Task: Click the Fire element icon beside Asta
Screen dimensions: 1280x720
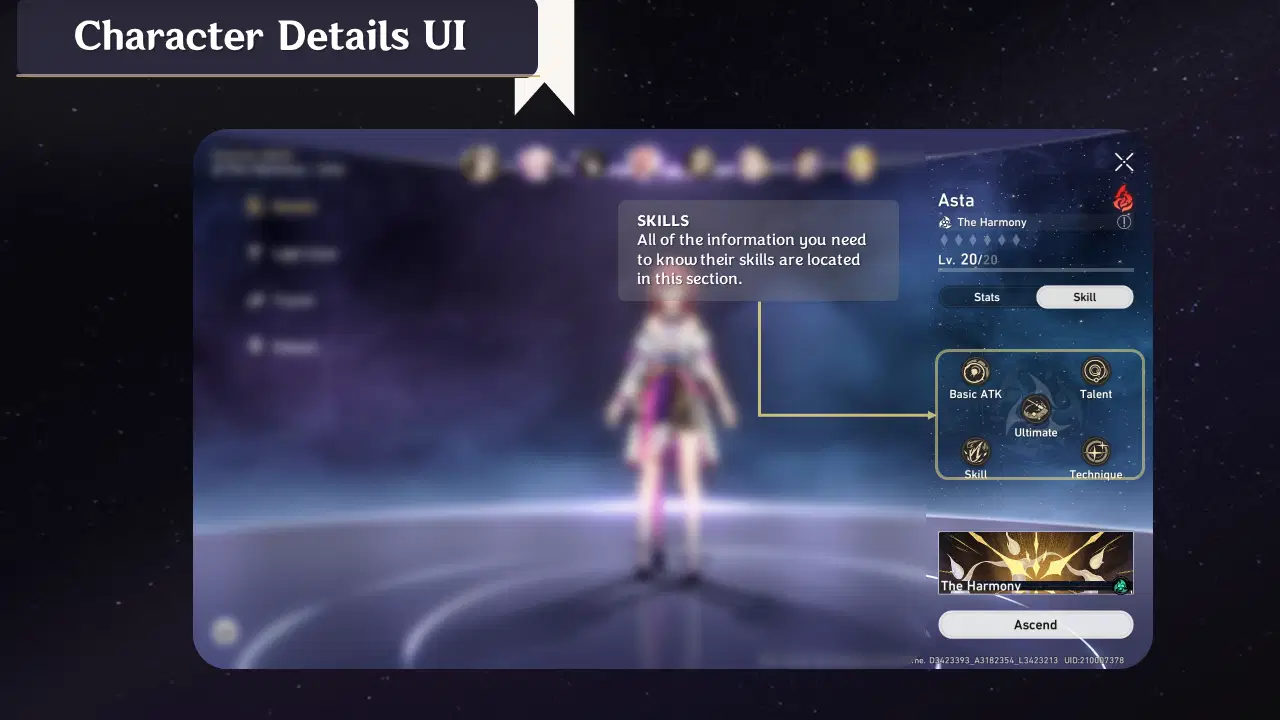Action: coord(1123,199)
